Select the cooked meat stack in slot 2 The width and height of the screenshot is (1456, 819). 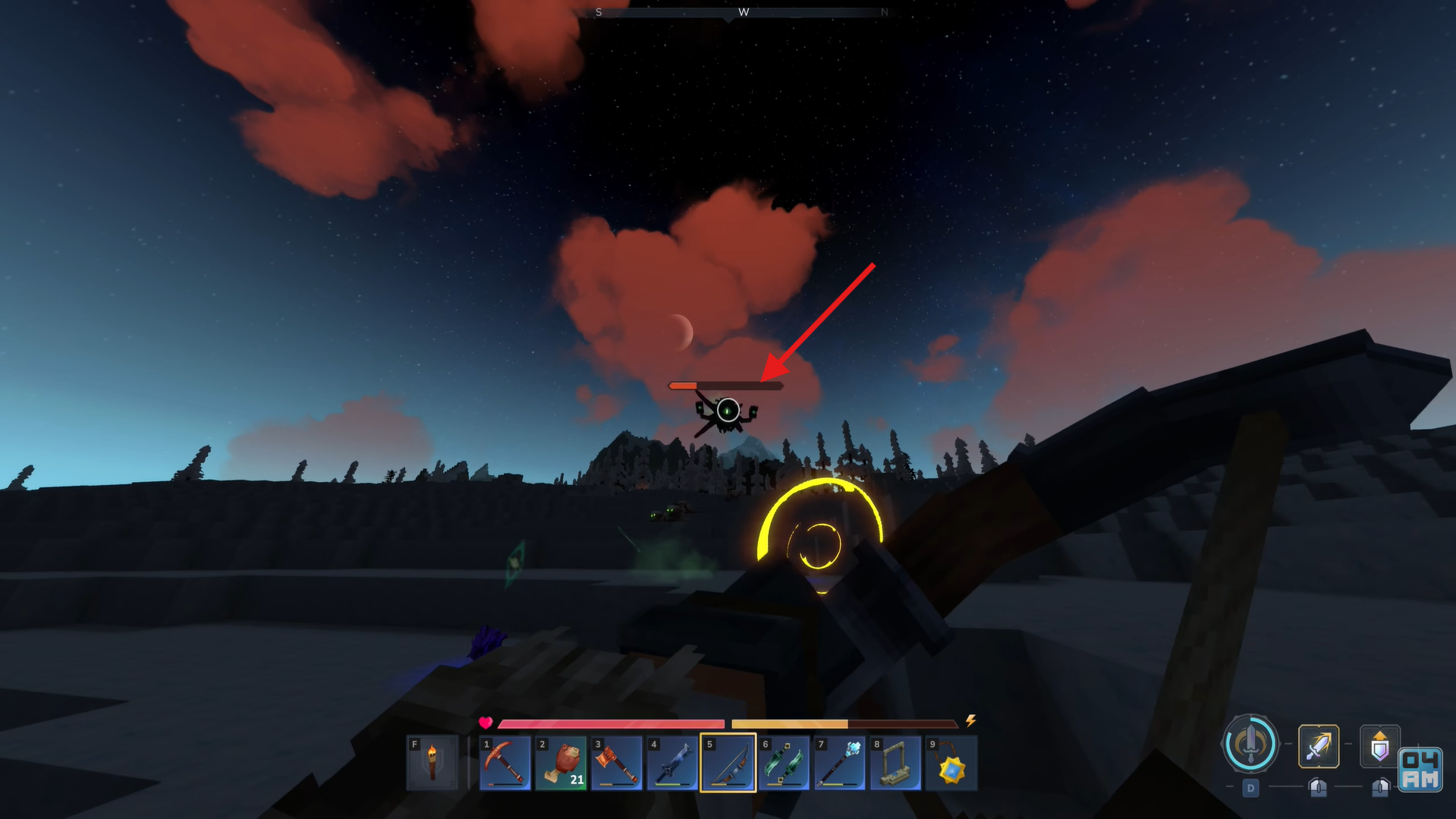click(561, 763)
